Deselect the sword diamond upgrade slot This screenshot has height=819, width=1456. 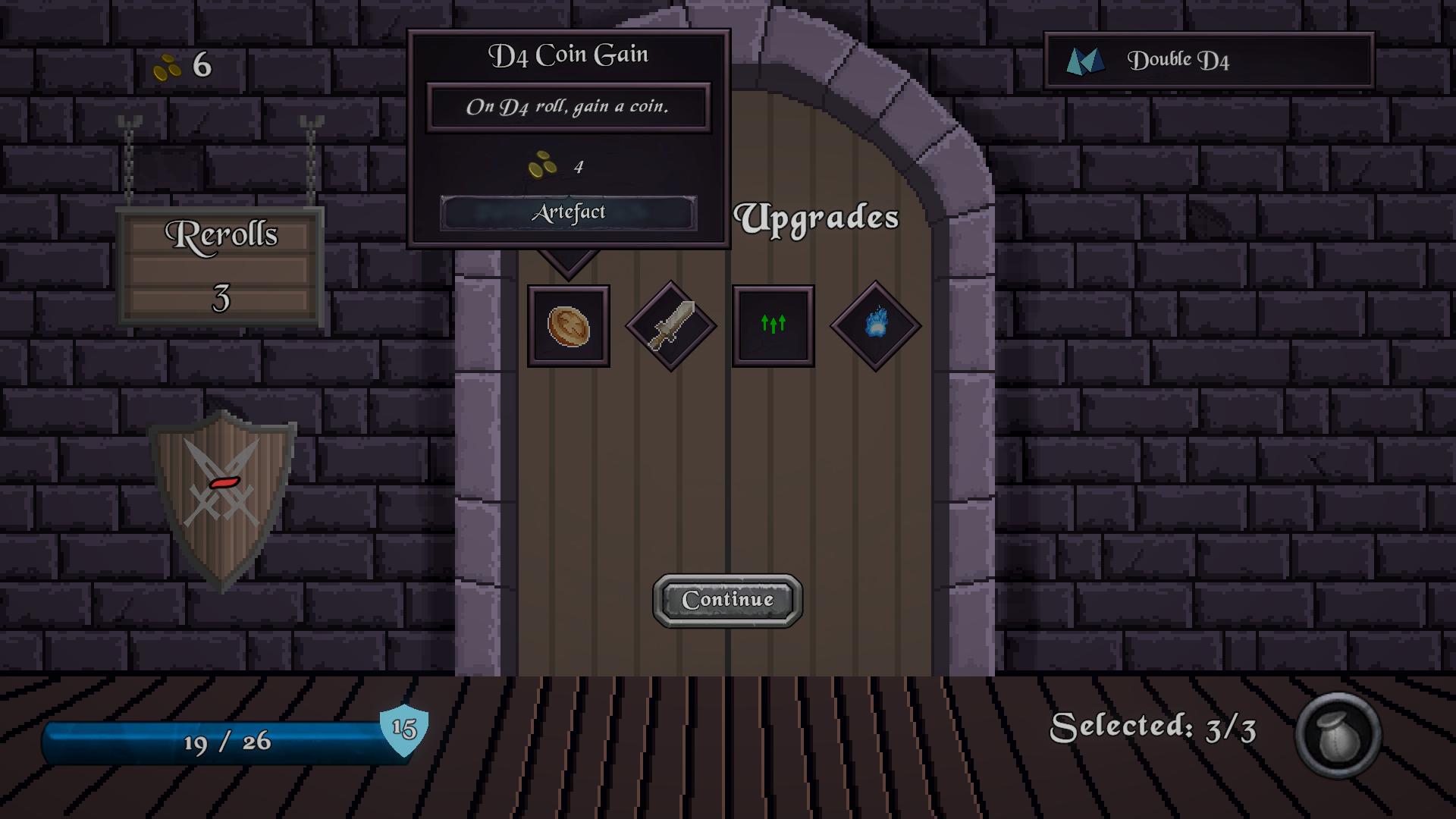[671, 326]
